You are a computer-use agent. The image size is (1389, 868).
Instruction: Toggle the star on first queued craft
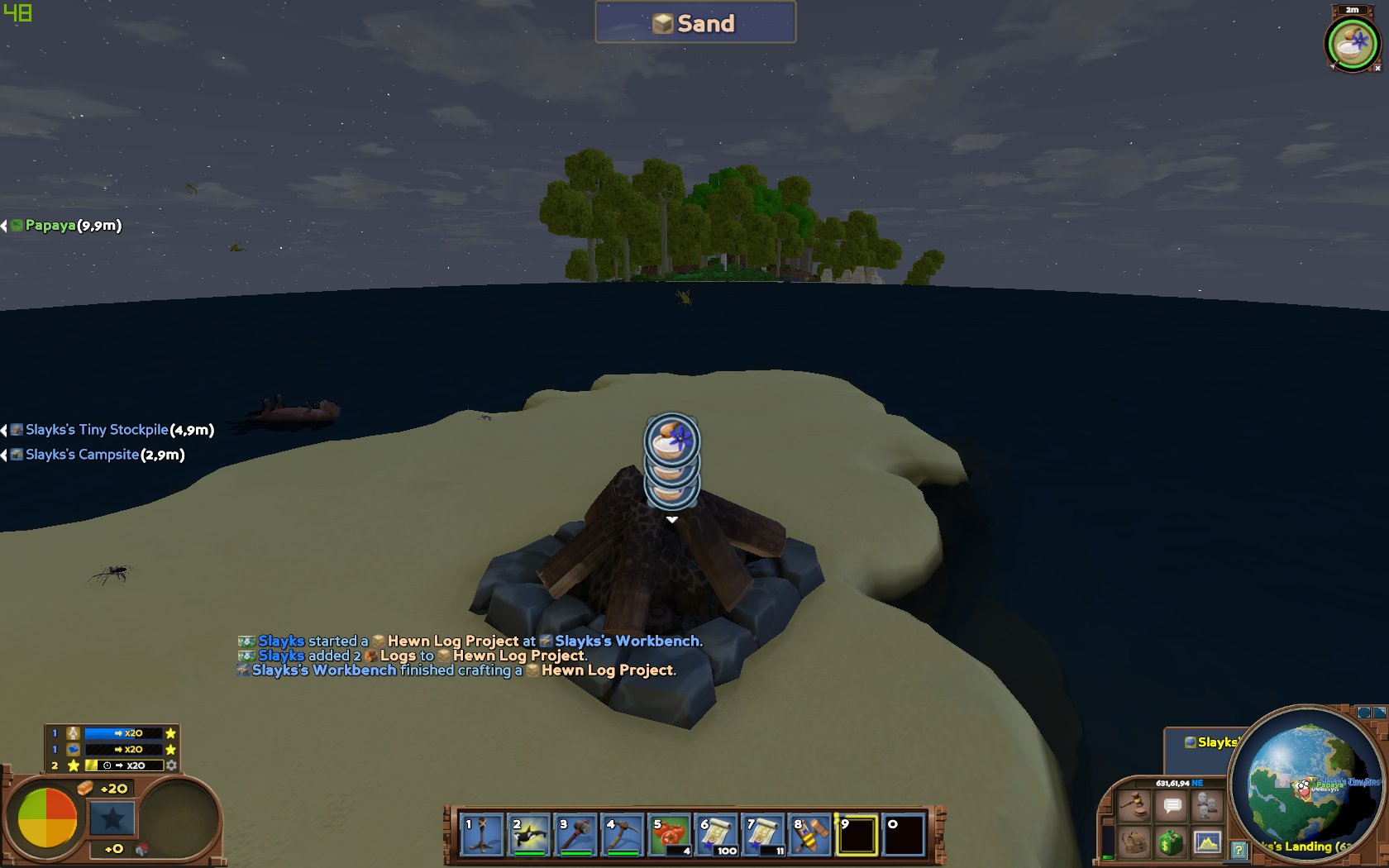170,733
